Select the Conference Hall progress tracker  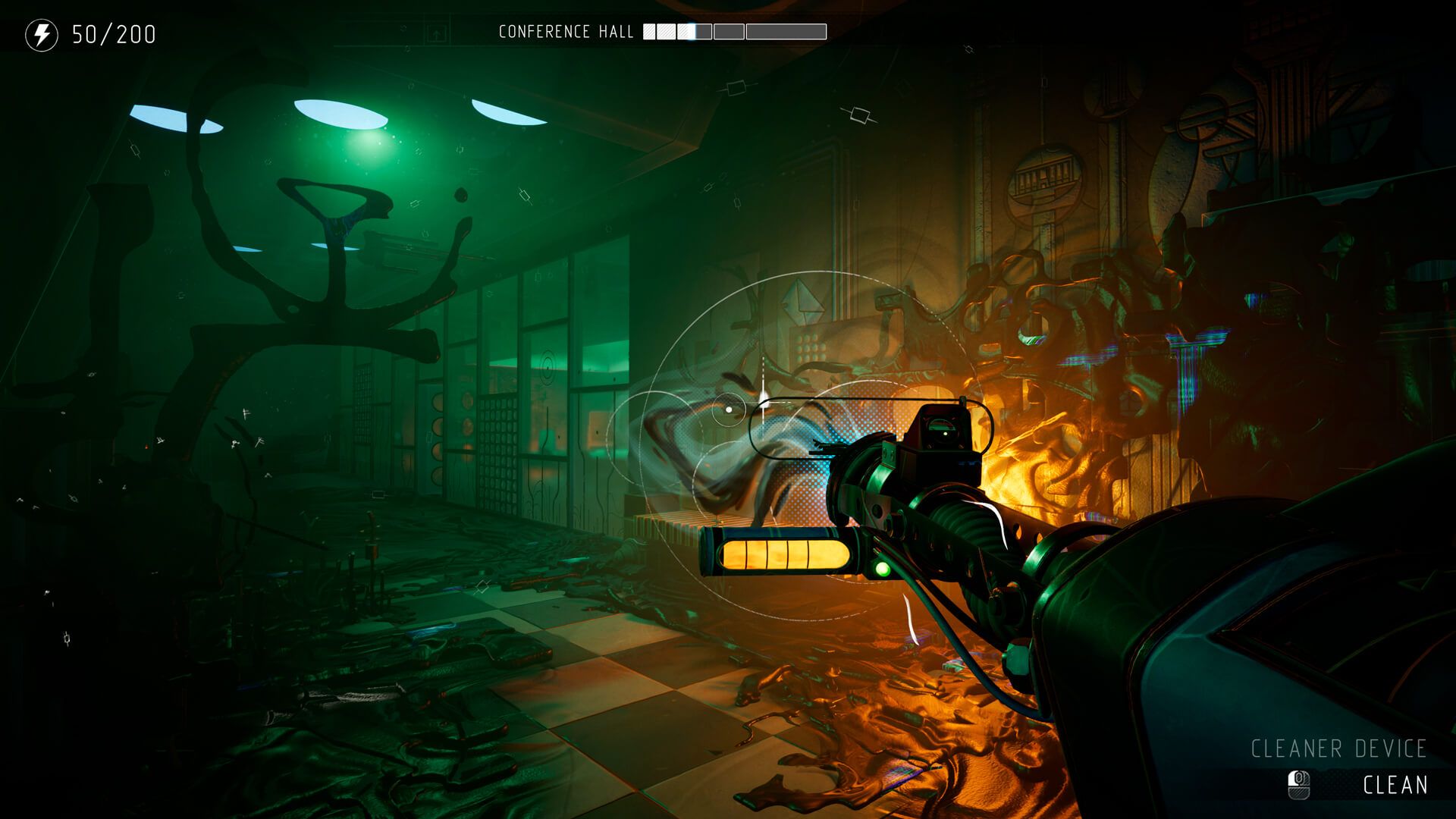[734, 32]
